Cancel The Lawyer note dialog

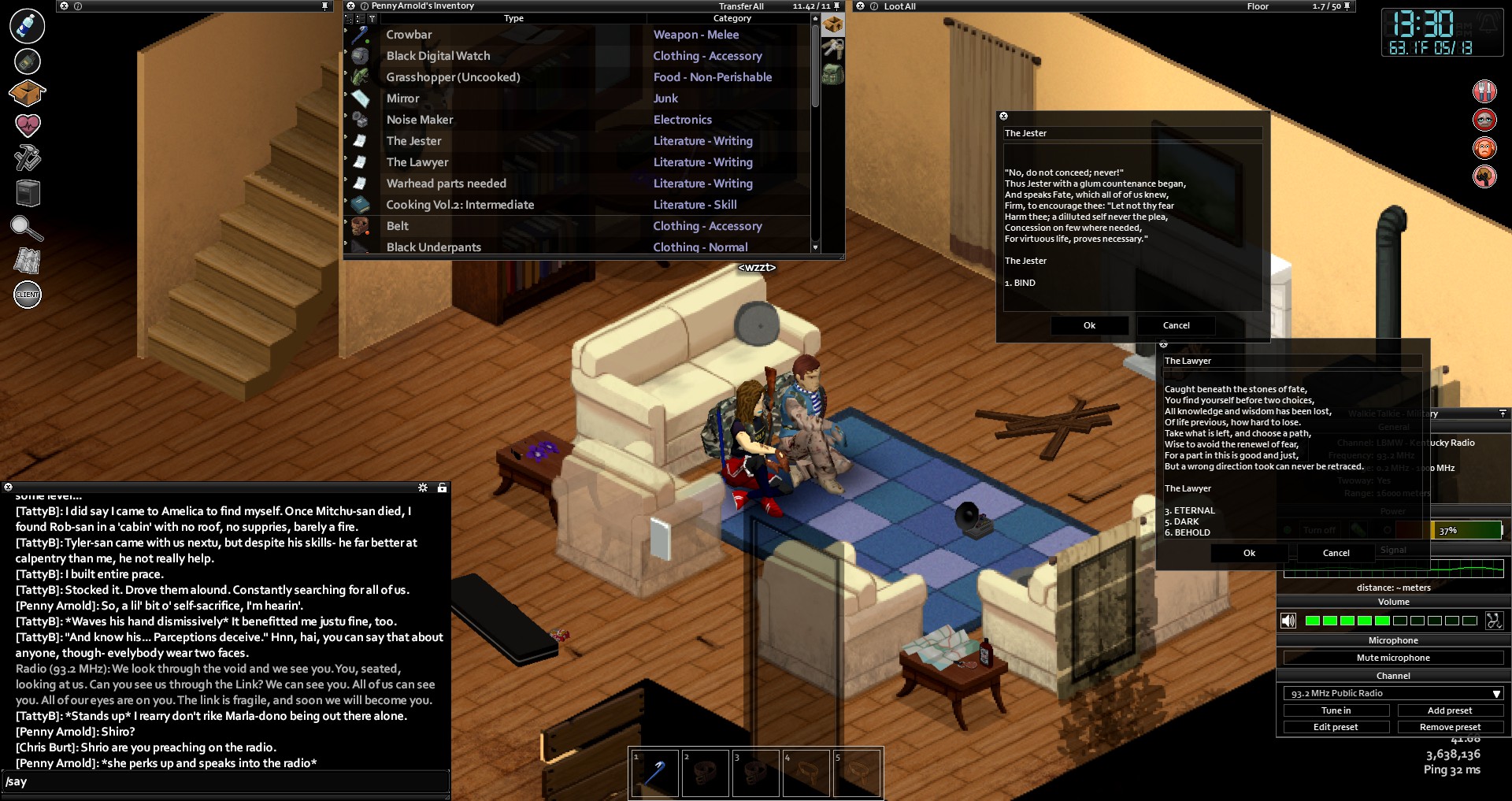pos(1336,553)
